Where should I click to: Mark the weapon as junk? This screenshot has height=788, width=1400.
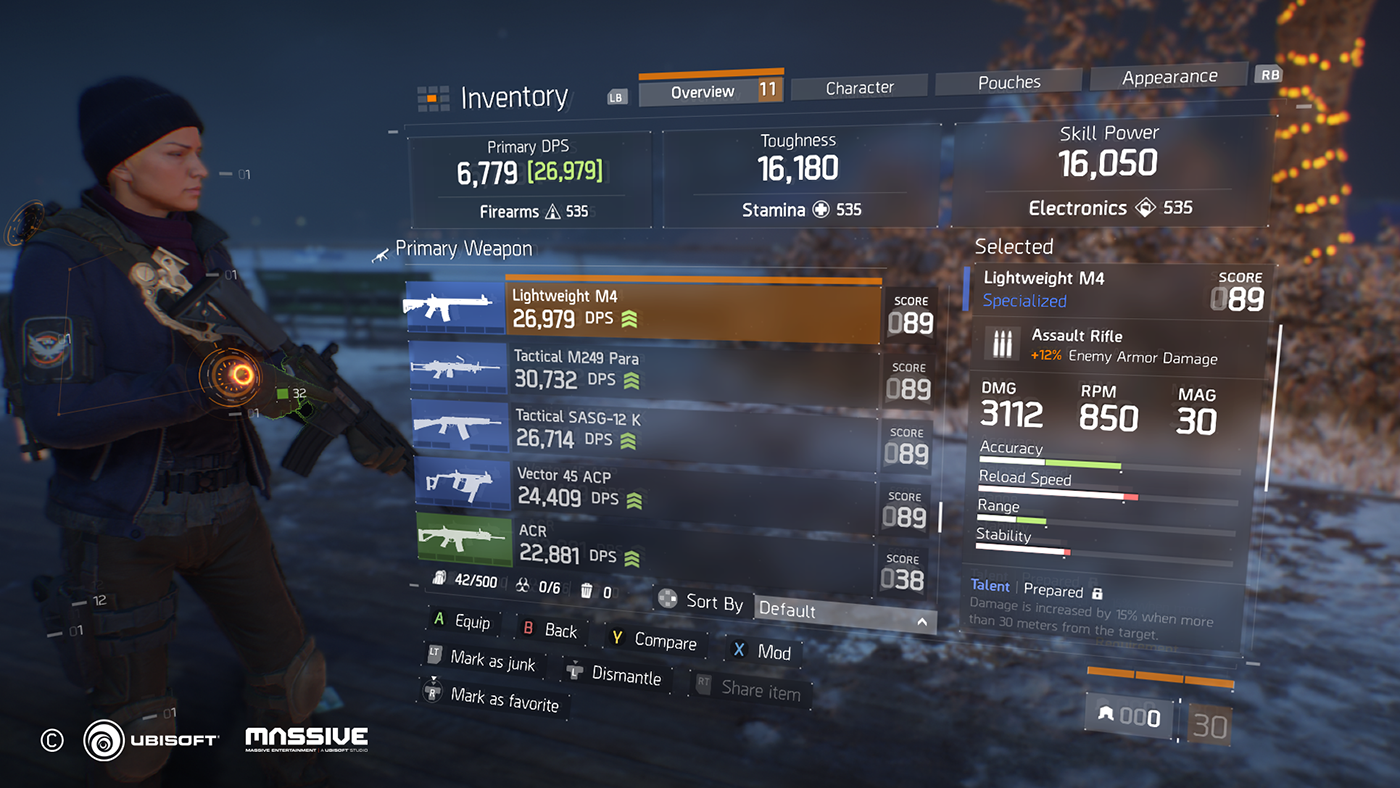(484, 660)
